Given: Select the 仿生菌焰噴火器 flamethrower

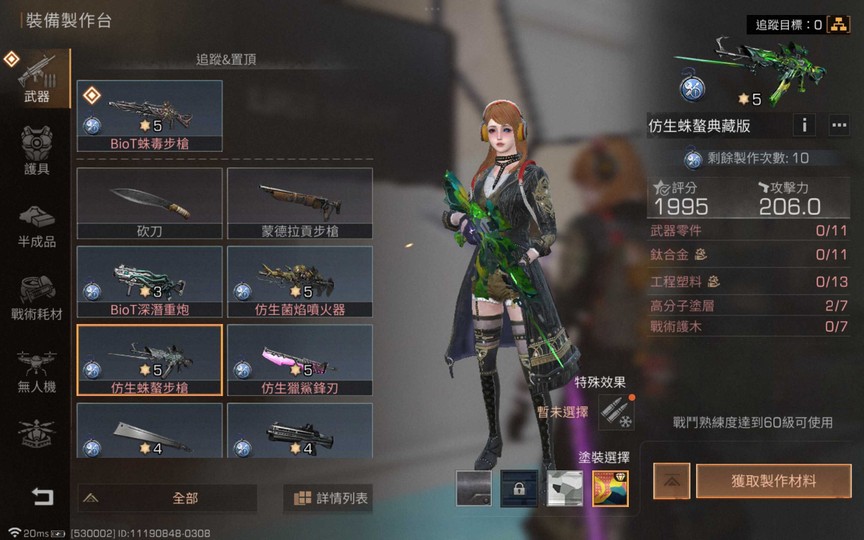Looking at the screenshot, I should point(300,281).
